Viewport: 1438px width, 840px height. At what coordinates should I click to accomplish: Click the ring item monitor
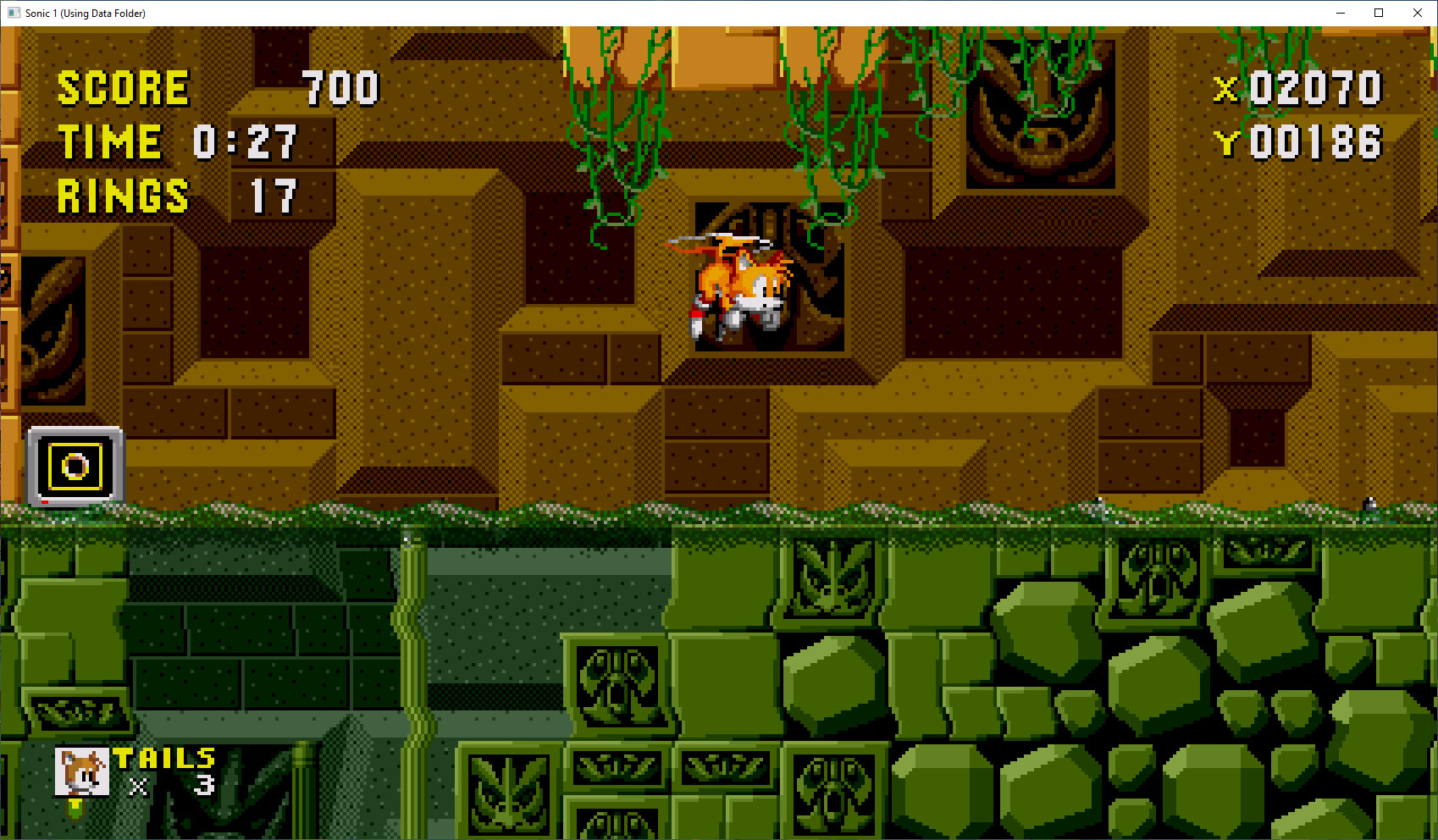point(76,465)
